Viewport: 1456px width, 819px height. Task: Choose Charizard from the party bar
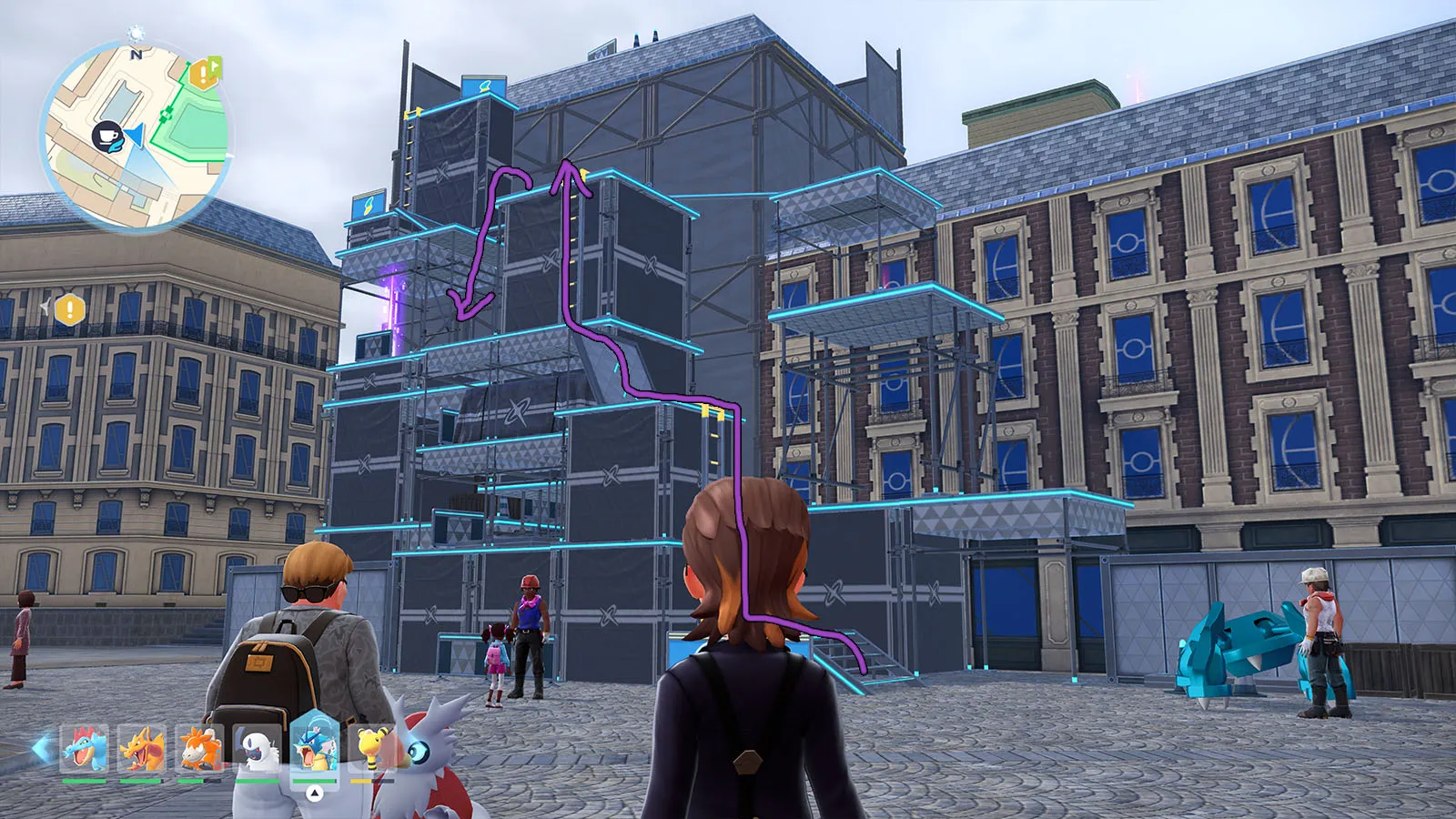tap(142, 748)
